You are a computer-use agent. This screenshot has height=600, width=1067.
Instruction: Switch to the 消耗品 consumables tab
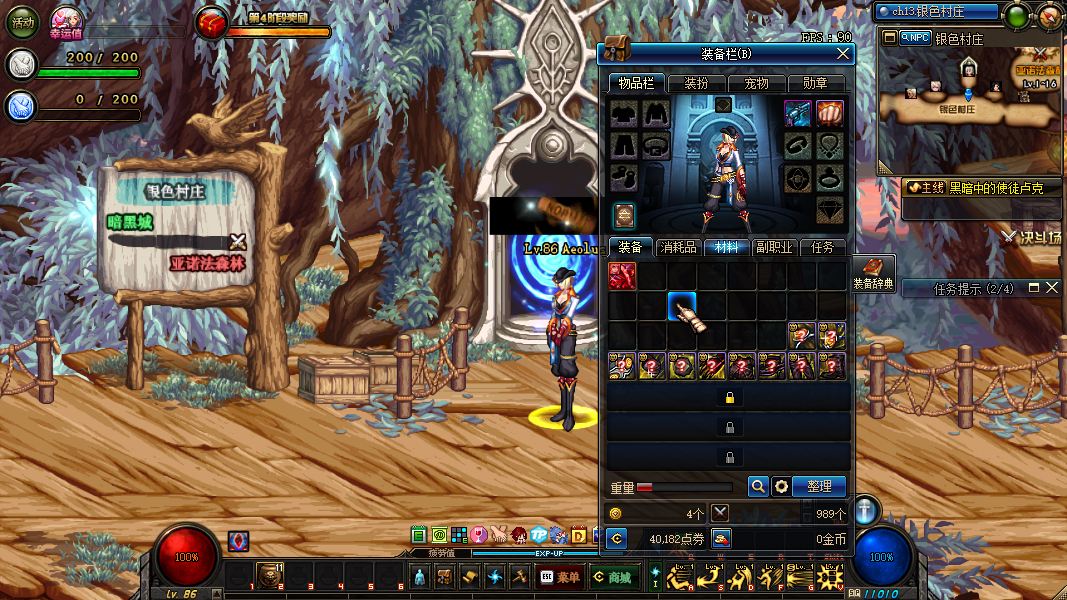tap(679, 247)
